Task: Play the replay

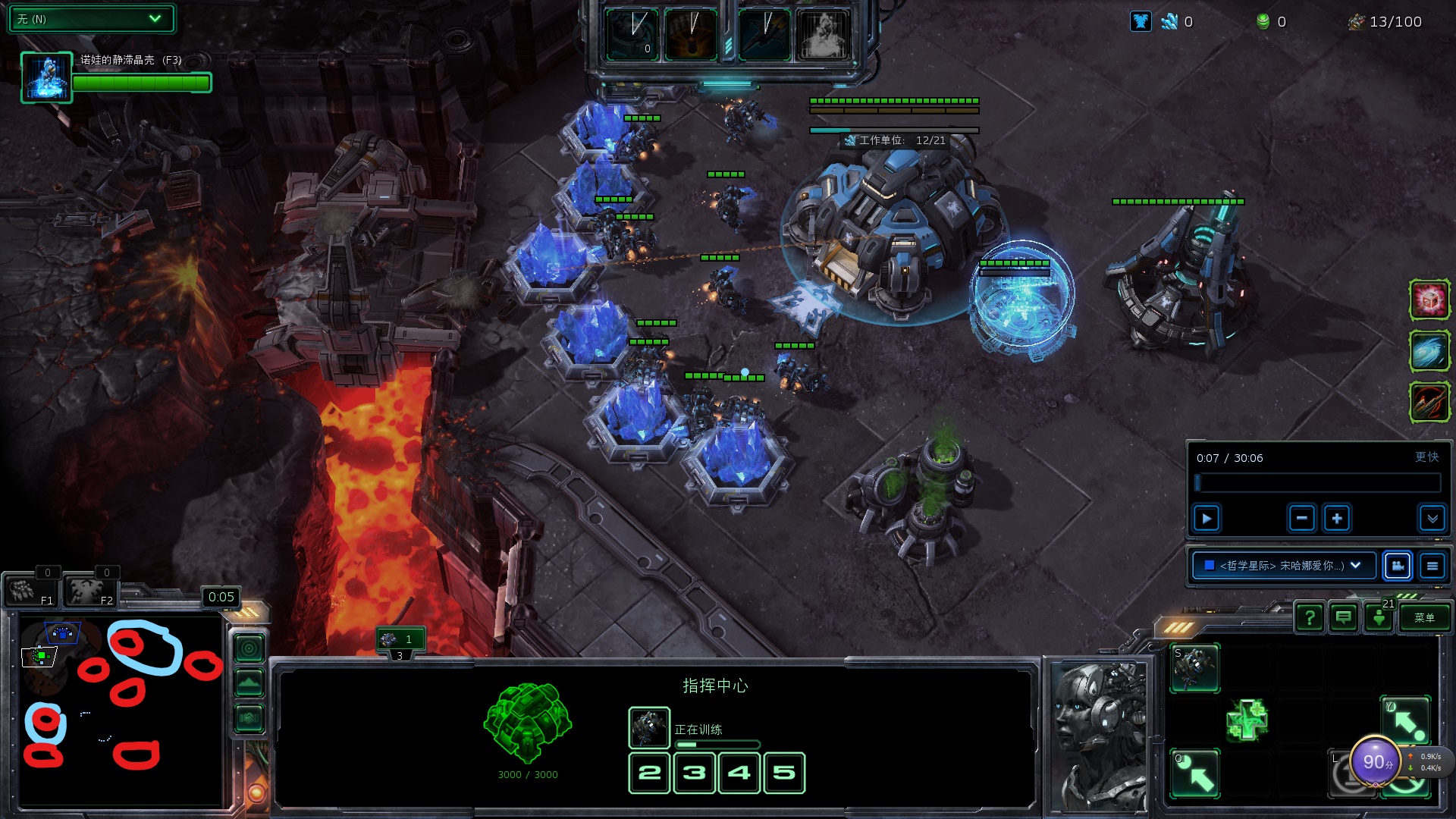Action: pyautogui.click(x=1207, y=519)
